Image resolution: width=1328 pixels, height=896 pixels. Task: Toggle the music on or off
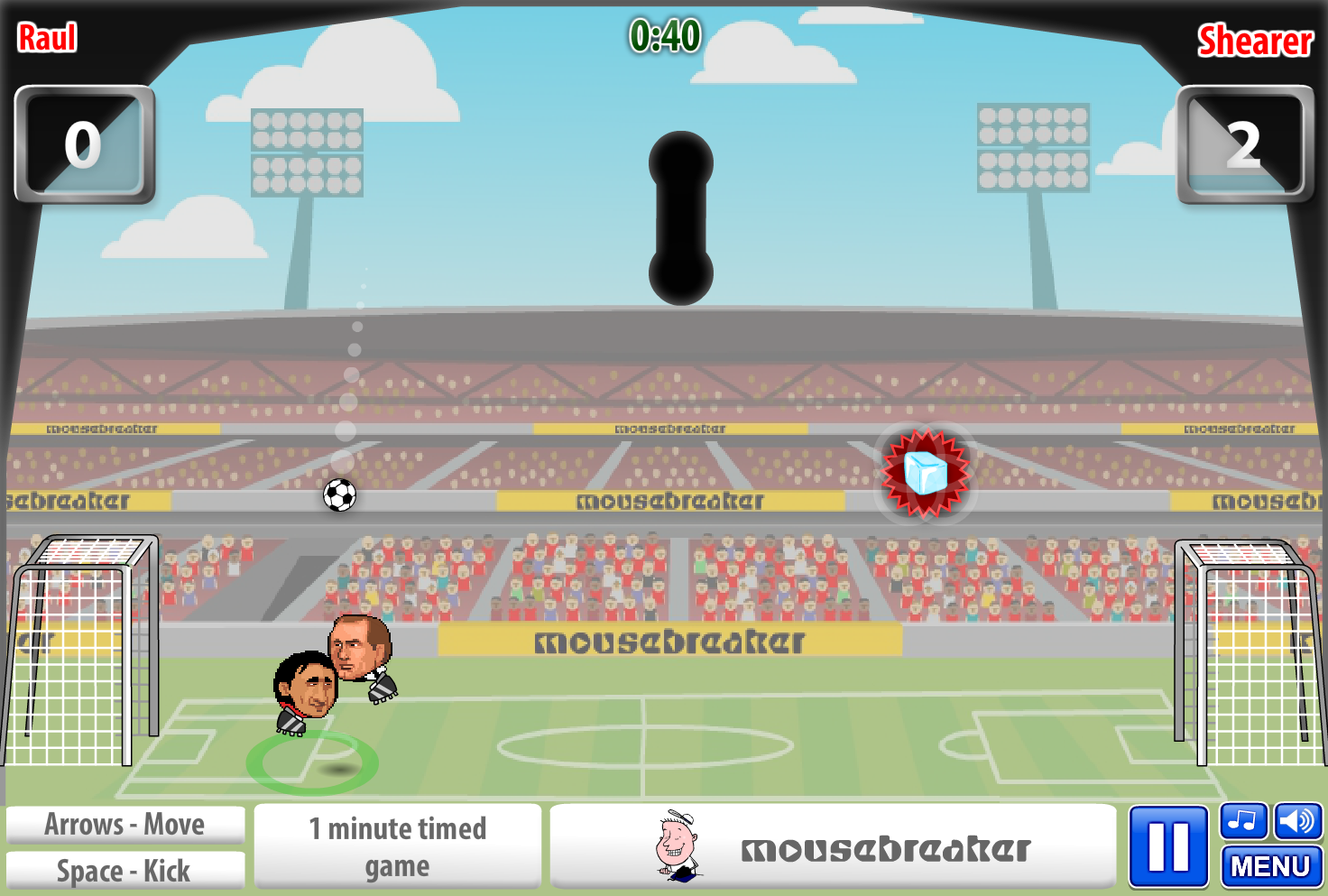click(1241, 822)
